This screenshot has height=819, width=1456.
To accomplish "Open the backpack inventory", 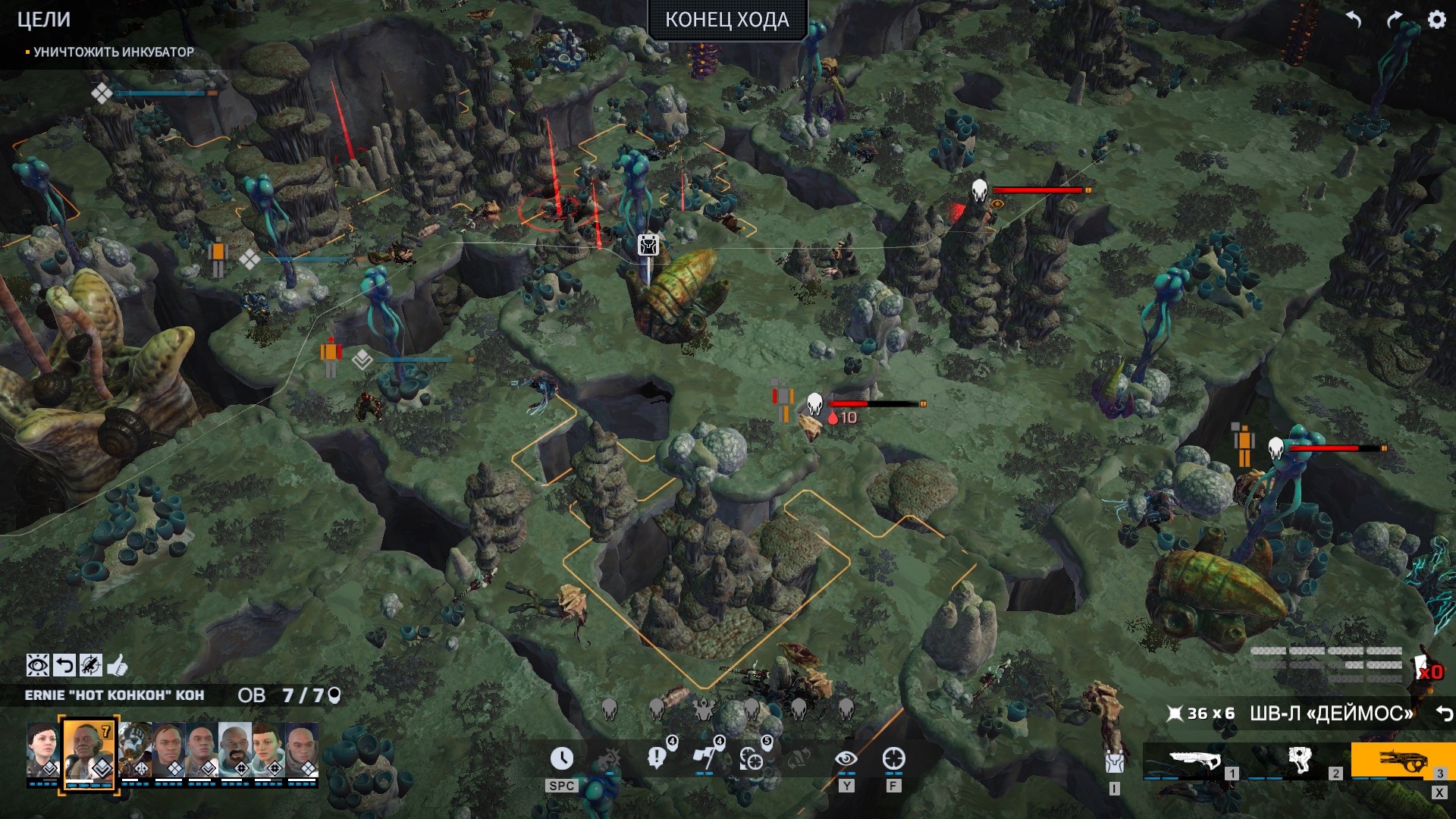I will (1114, 761).
